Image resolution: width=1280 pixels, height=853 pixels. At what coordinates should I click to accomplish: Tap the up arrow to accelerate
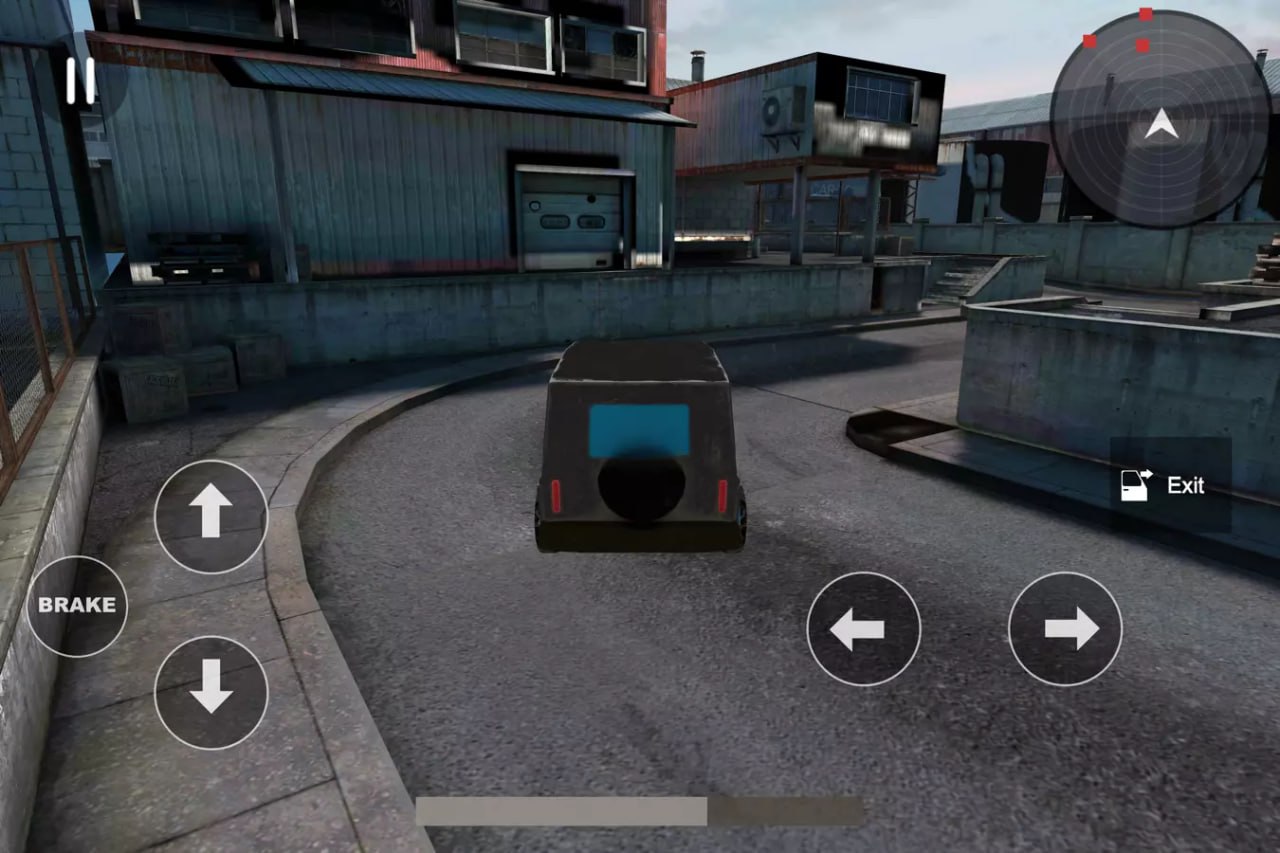[x=211, y=516]
